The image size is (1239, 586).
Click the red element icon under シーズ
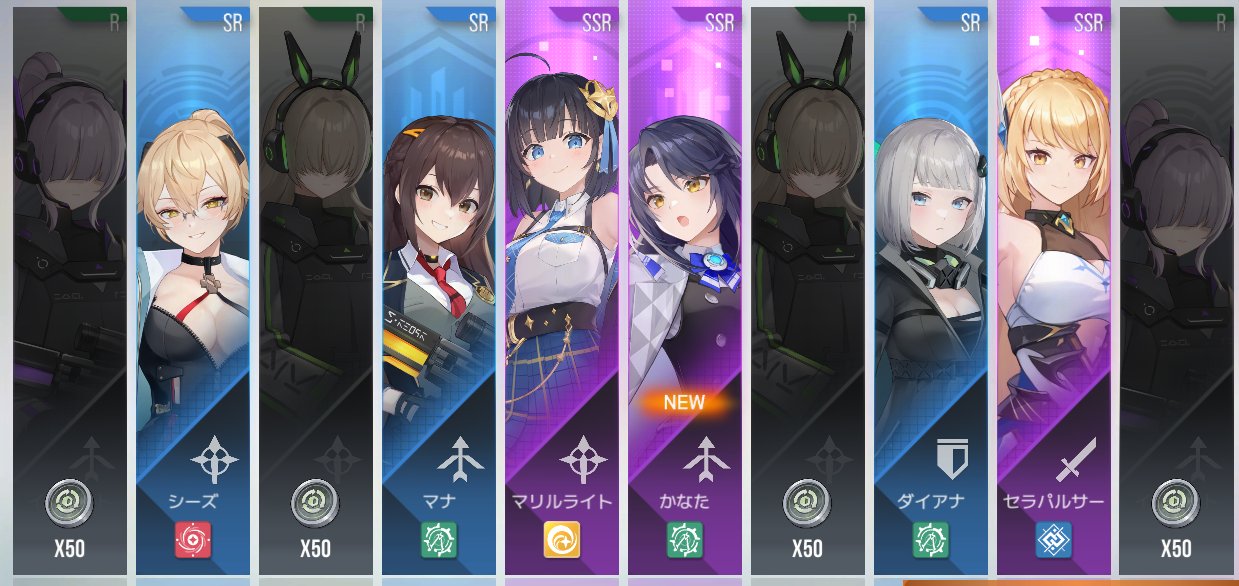pyautogui.click(x=192, y=541)
